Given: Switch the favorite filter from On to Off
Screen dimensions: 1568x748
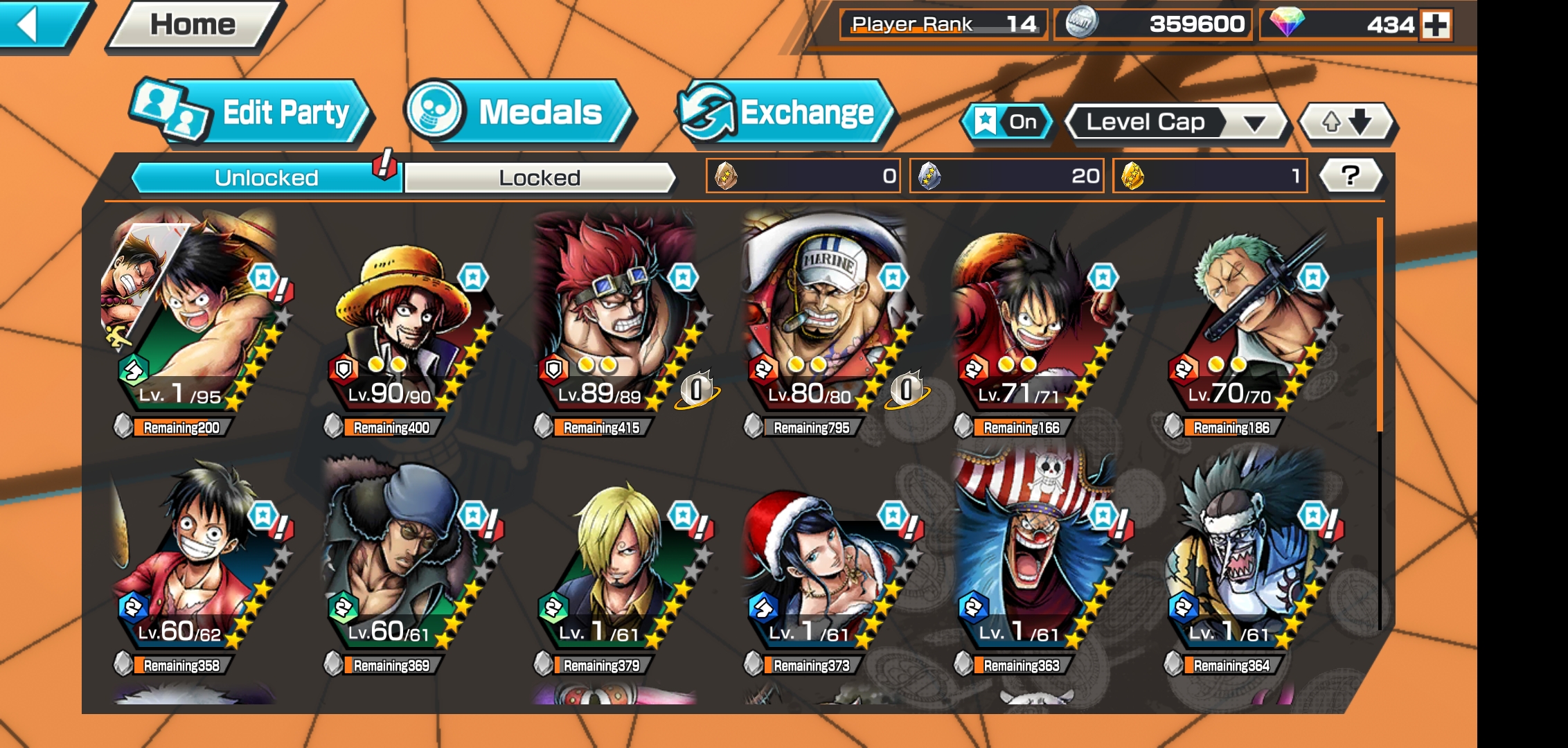Looking at the screenshot, I should [x=1007, y=122].
